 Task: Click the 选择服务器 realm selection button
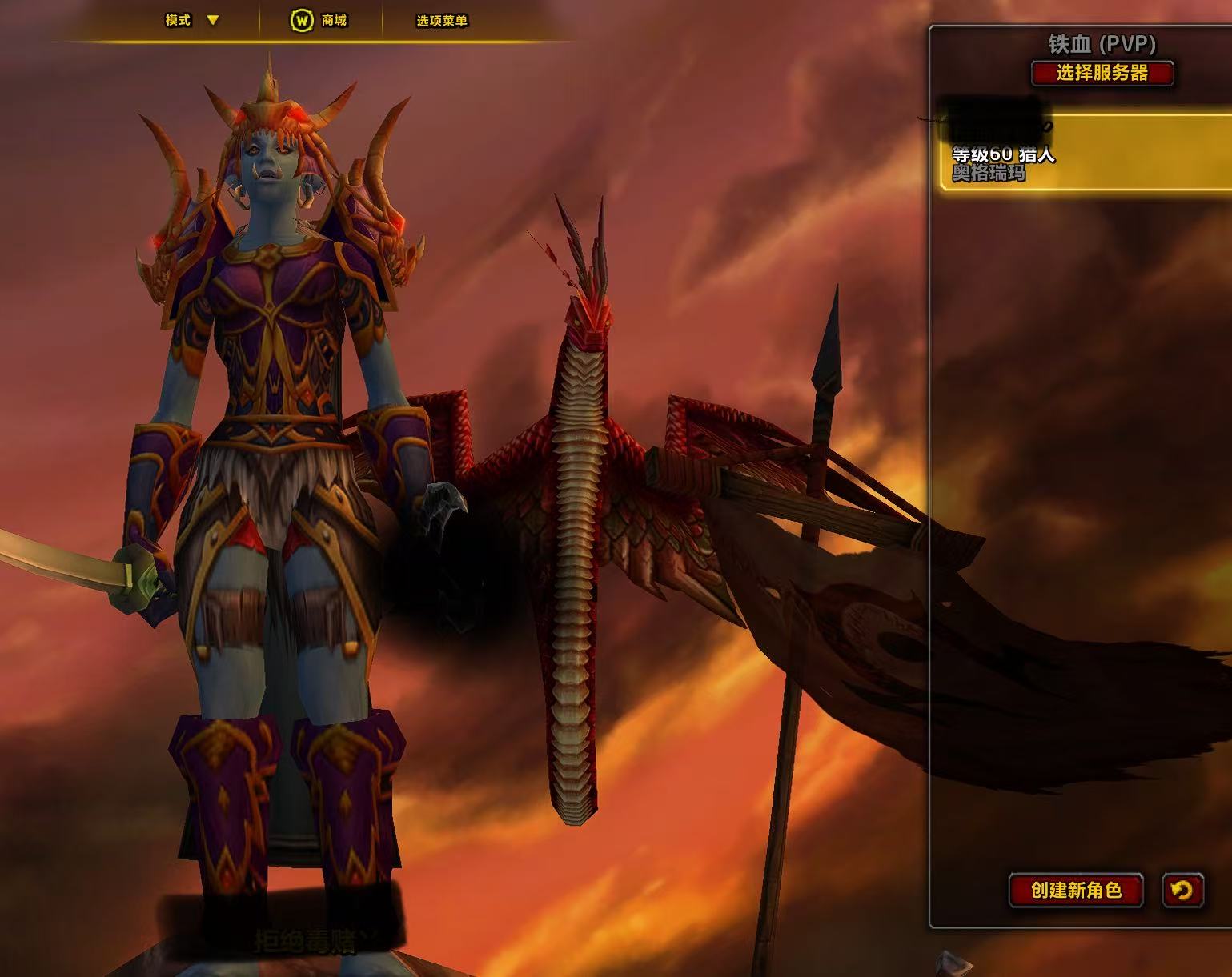(x=1102, y=74)
